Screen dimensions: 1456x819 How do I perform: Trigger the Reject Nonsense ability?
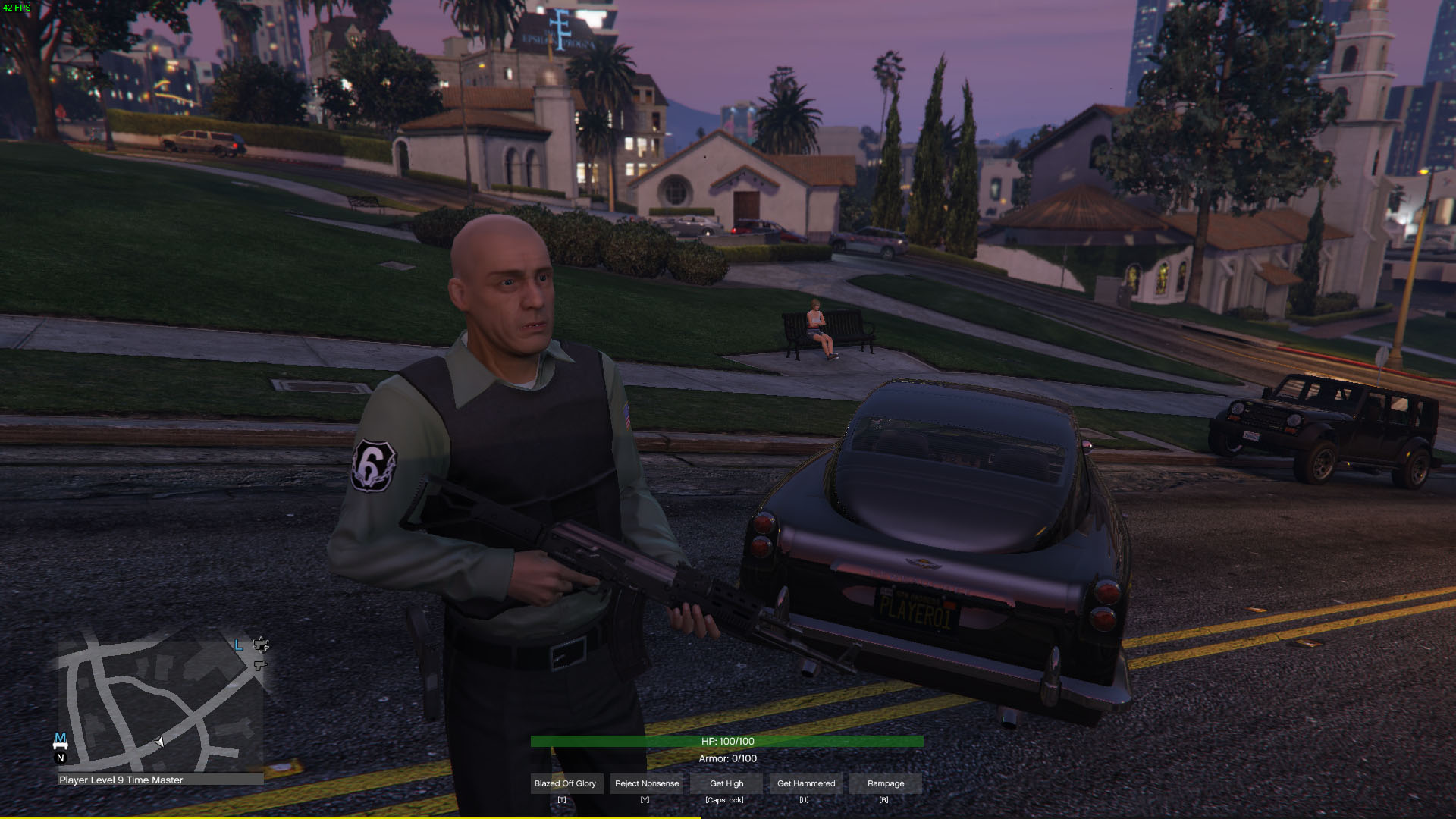647,783
